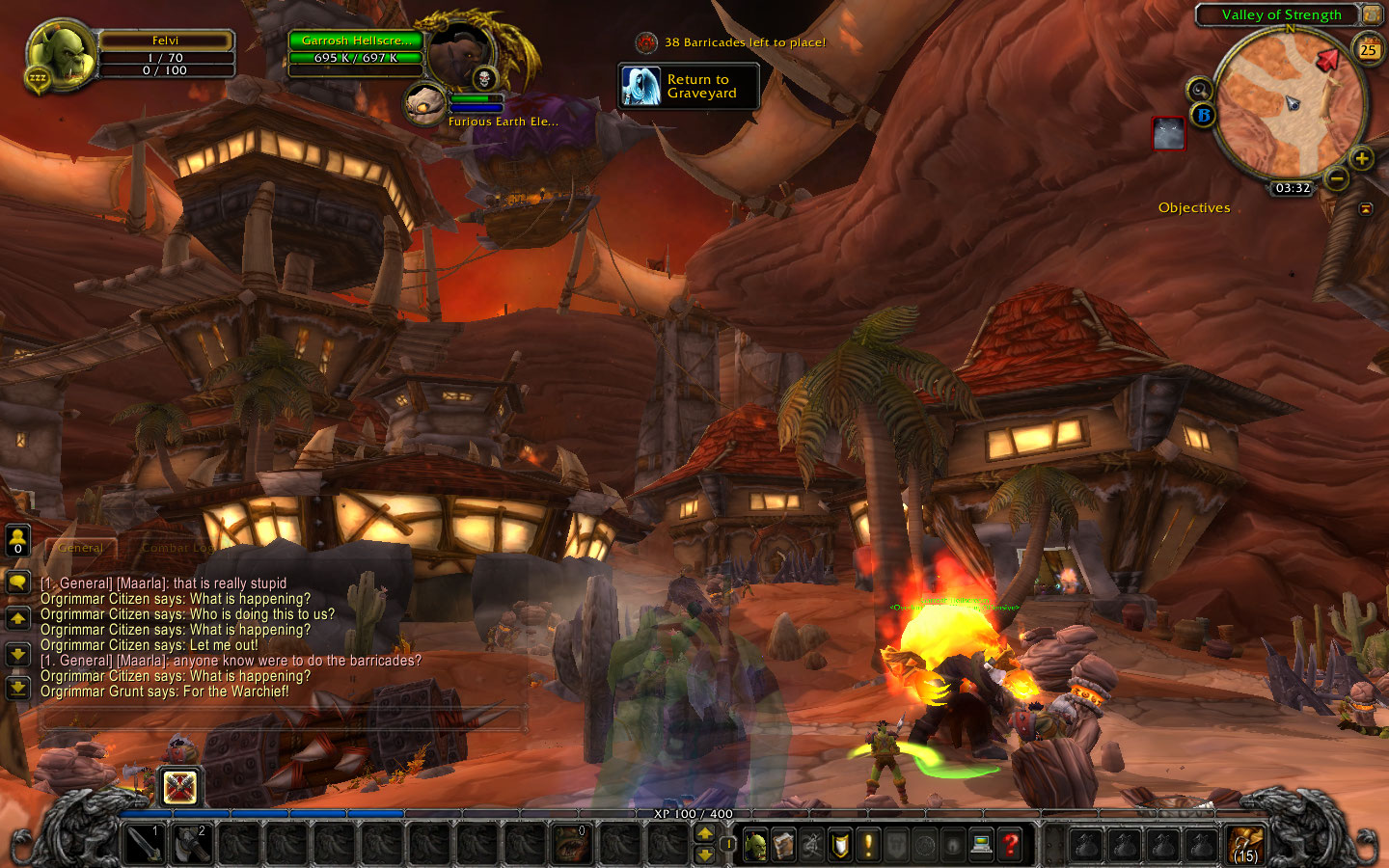1389x868 pixels.
Task: Open the quest log exclamation mark button
Action: [868, 846]
